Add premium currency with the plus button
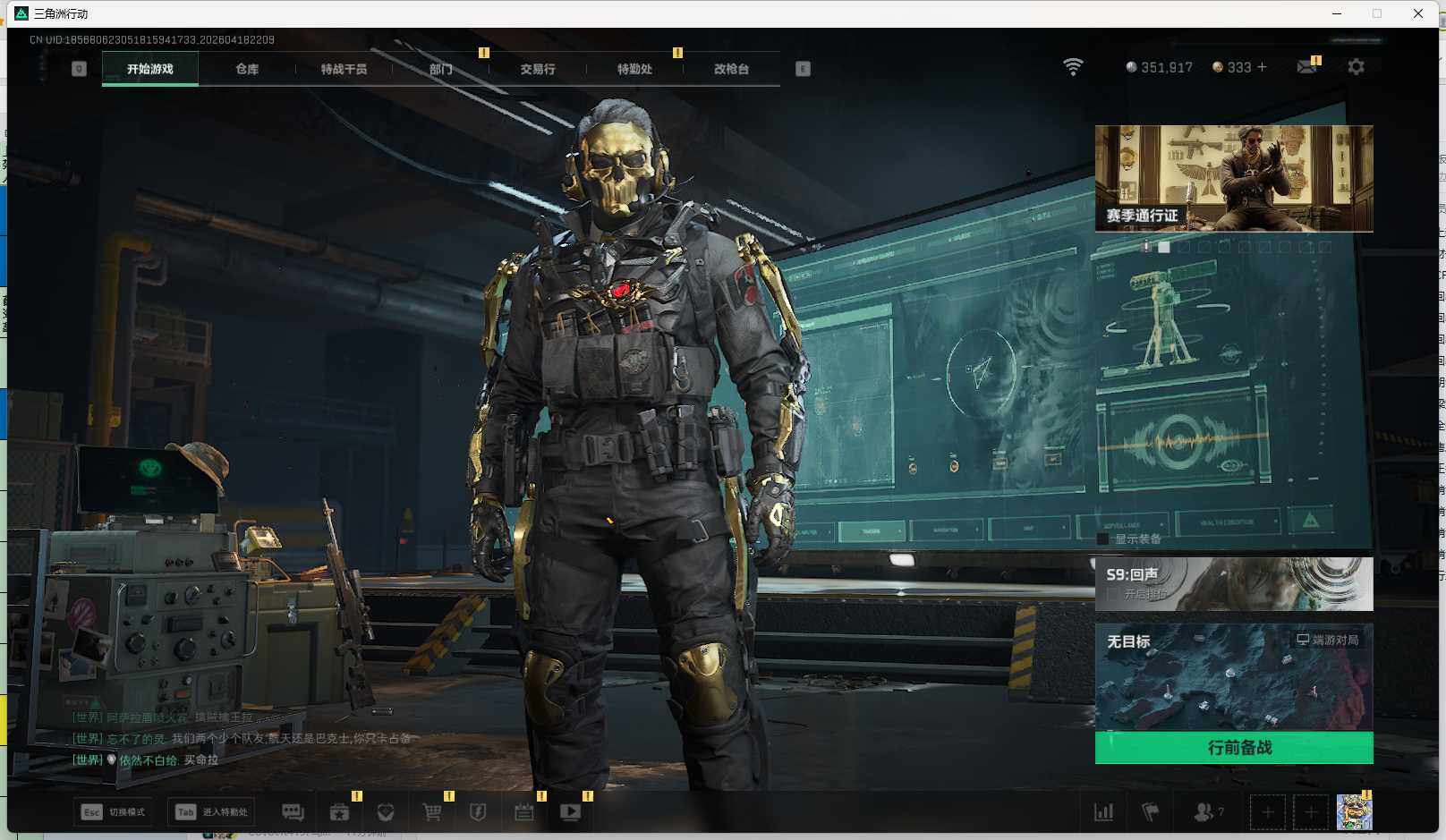 (x=1263, y=67)
